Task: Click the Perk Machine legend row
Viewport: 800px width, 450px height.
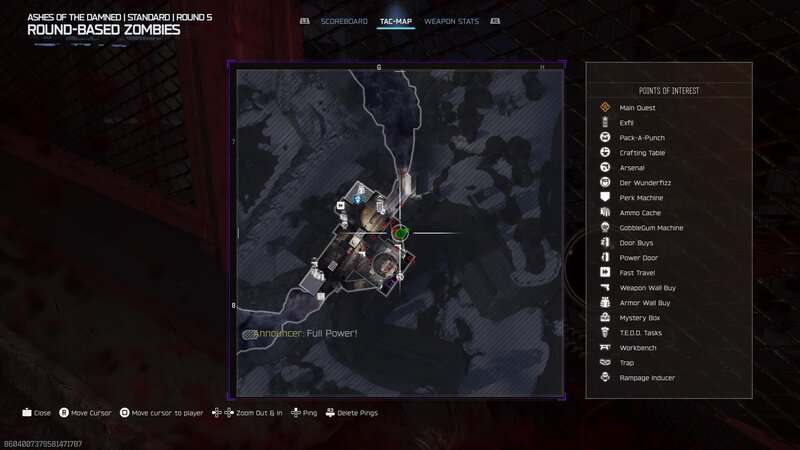Action: pyautogui.click(x=641, y=197)
